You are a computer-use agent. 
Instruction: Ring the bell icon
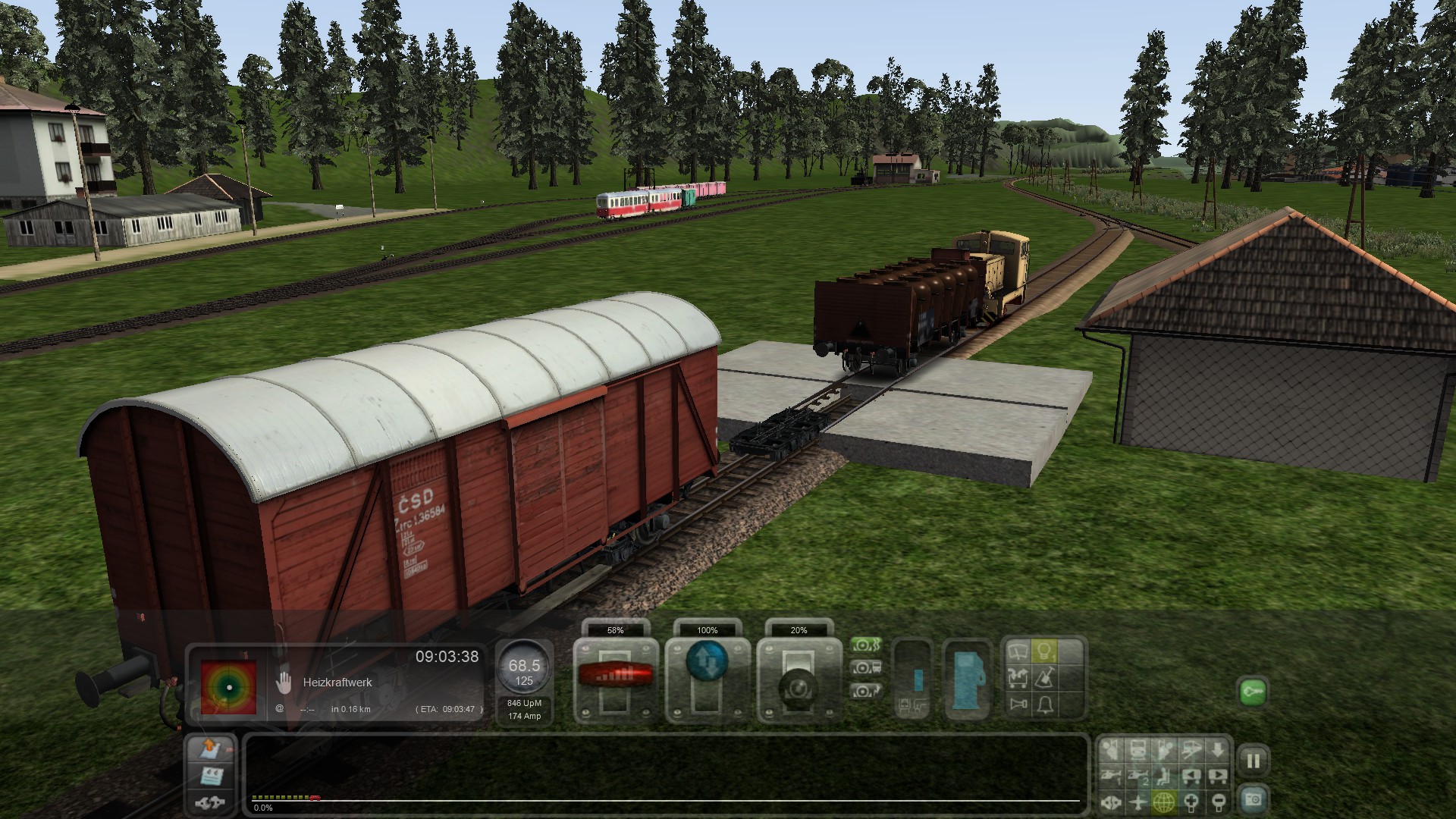[1045, 705]
